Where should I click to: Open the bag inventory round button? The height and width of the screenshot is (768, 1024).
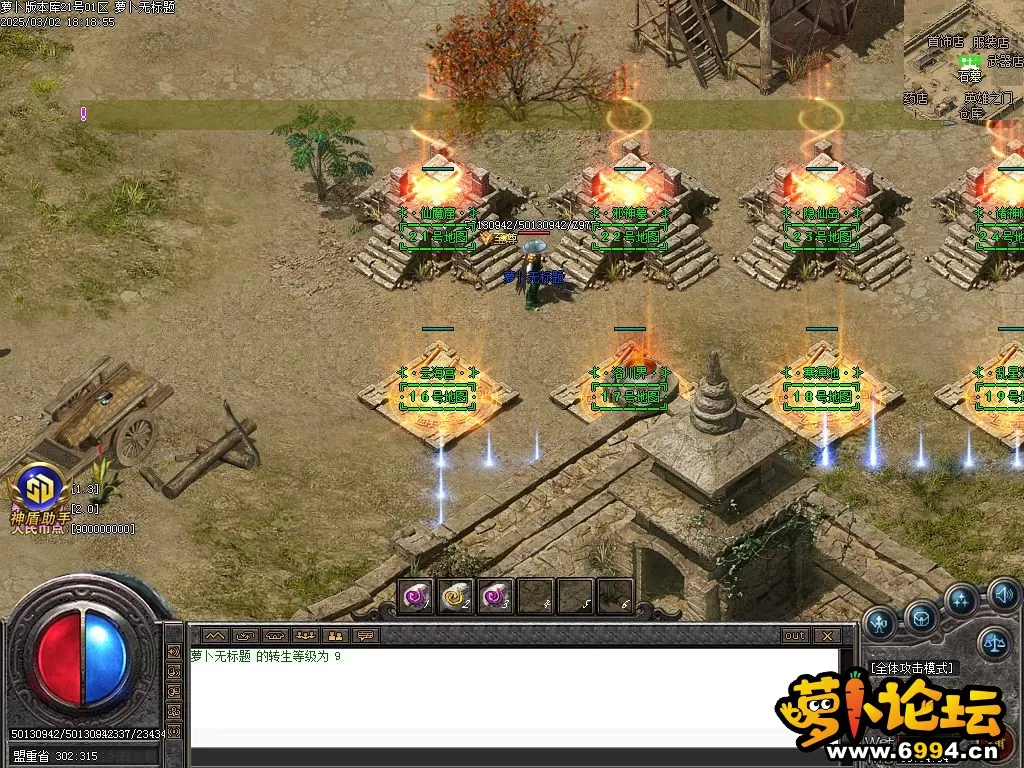click(921, 615)
